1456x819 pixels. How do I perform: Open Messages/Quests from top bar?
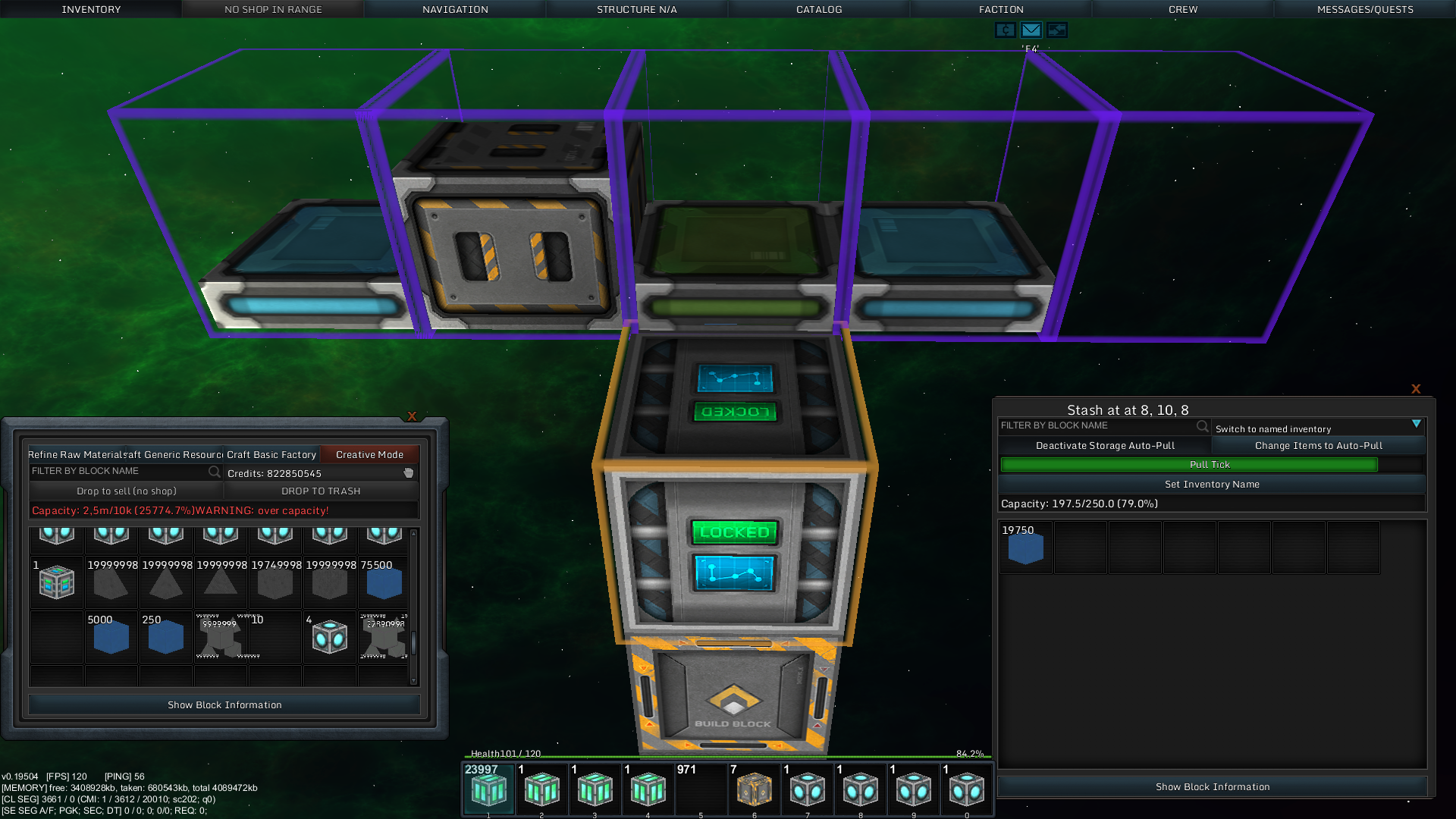coord(1365,9)
